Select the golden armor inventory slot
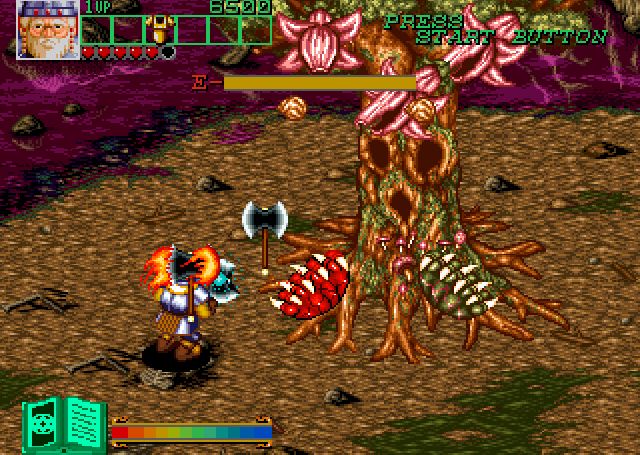Viewport: 640px width, 455px height. pos(158,29)
